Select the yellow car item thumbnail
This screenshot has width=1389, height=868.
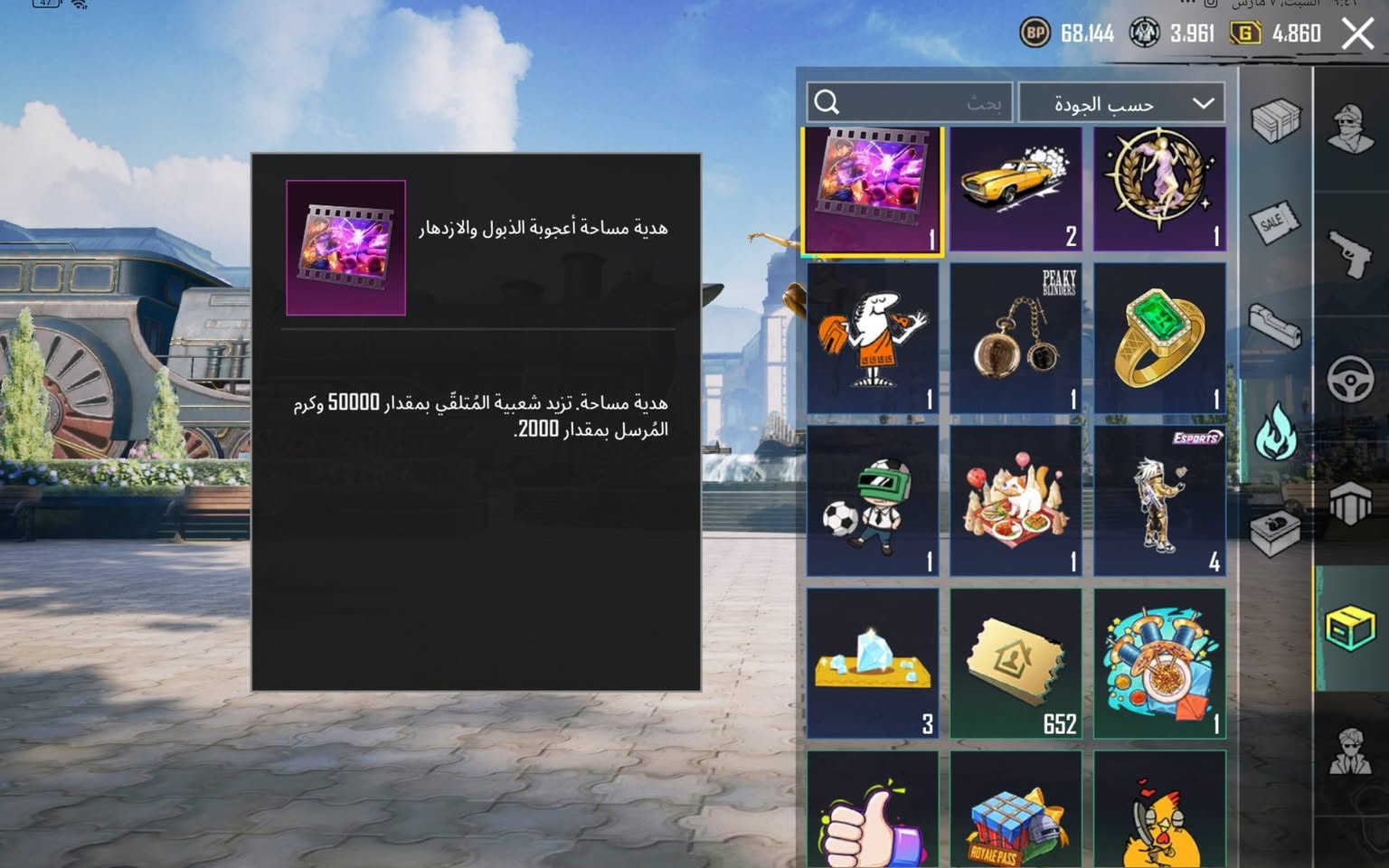pyautogui.click(x=1016, y=187)
